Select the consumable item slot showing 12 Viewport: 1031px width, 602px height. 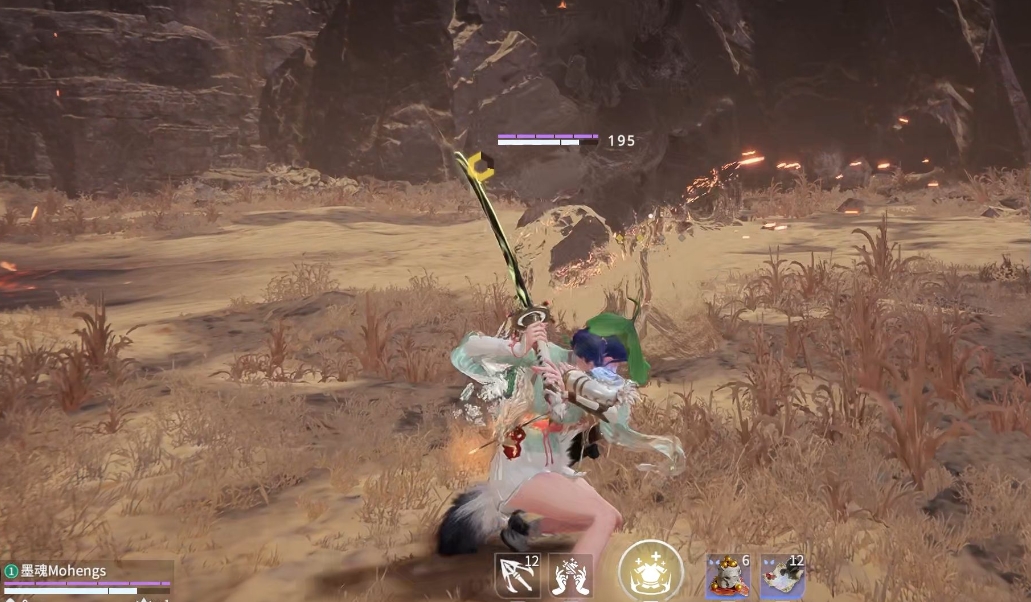(x=782, y=577)
